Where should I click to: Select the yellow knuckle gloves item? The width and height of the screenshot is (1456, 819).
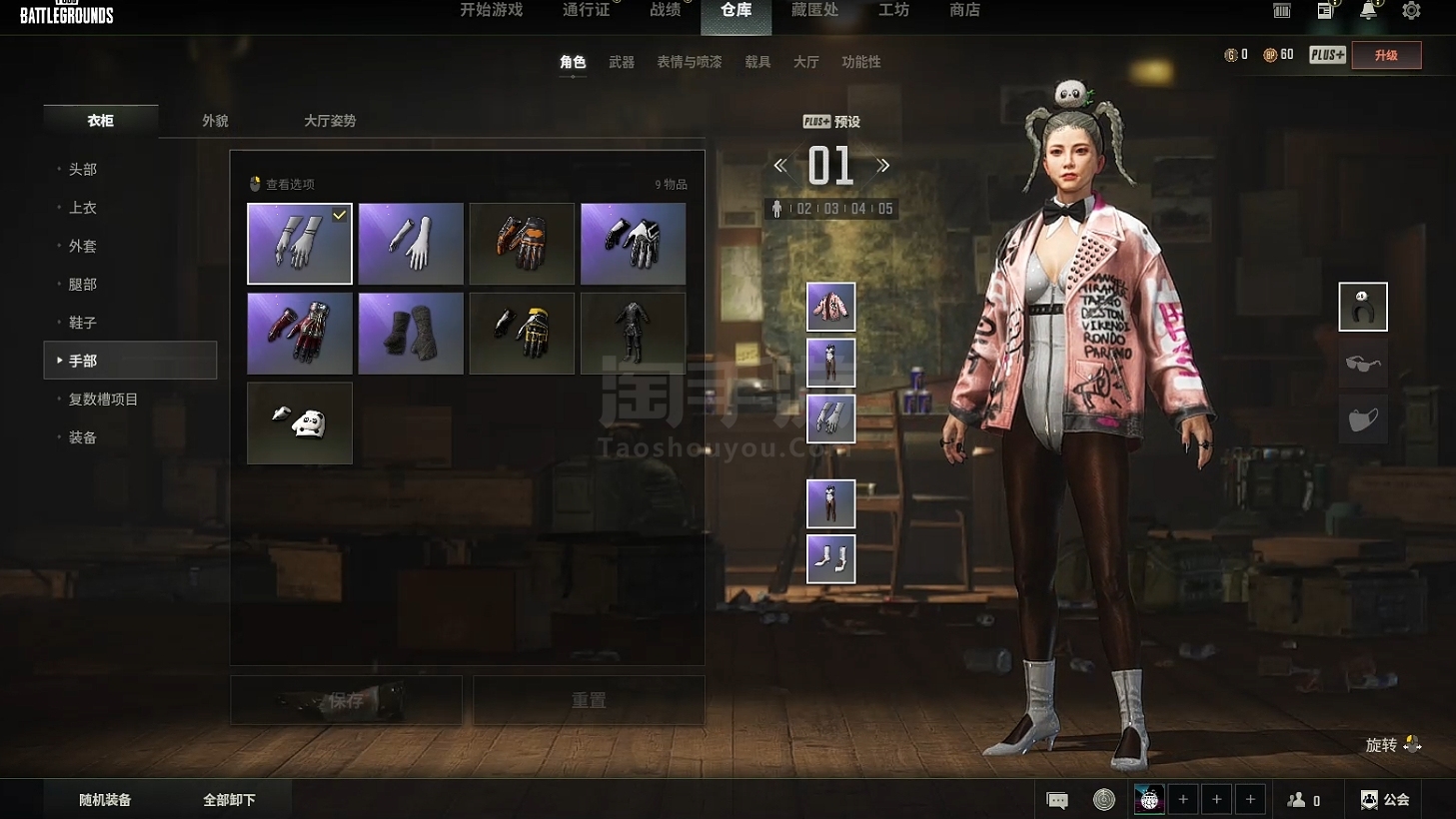[x=522, y=333]
